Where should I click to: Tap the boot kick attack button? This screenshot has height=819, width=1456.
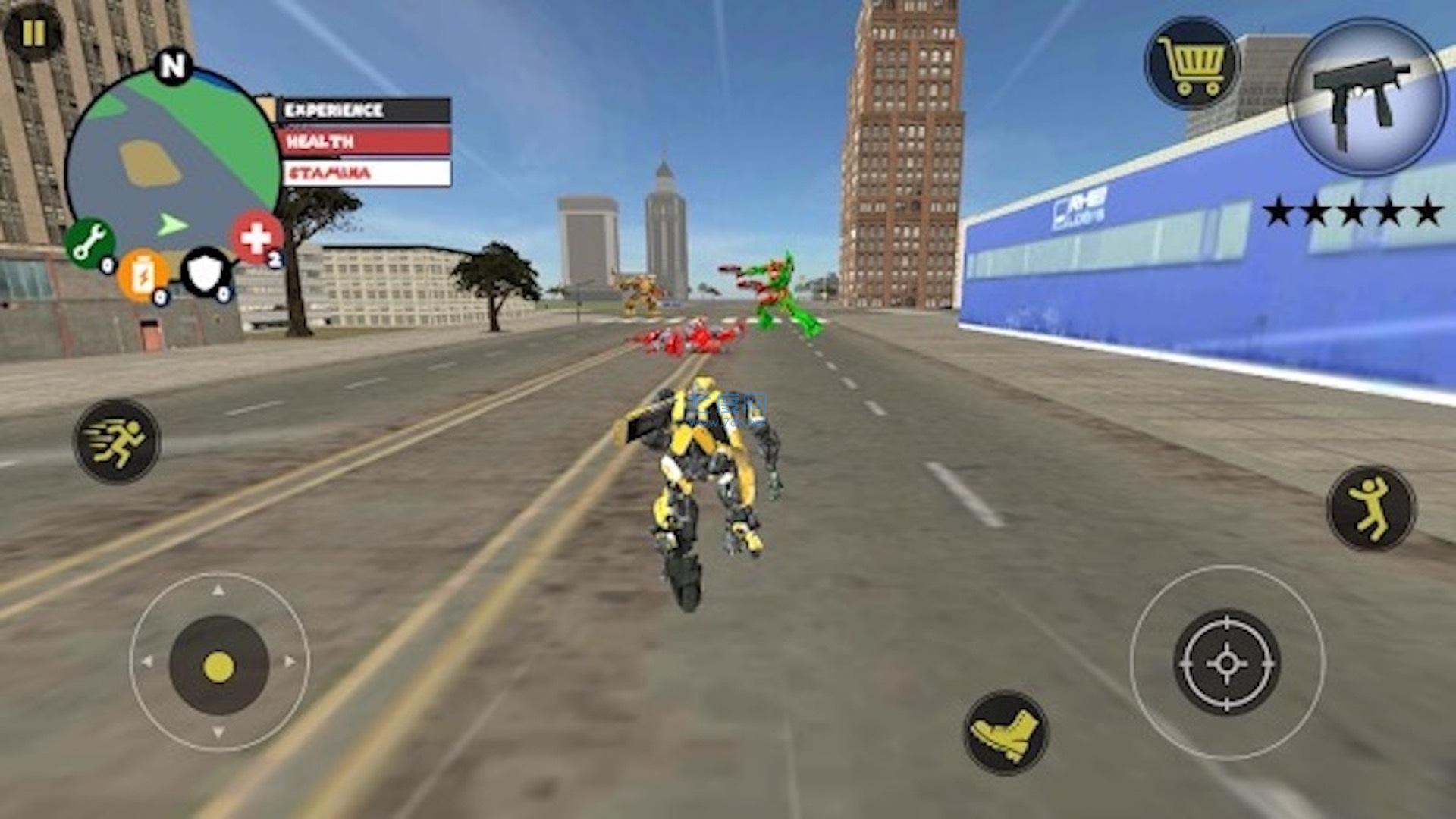(1006, 733)
